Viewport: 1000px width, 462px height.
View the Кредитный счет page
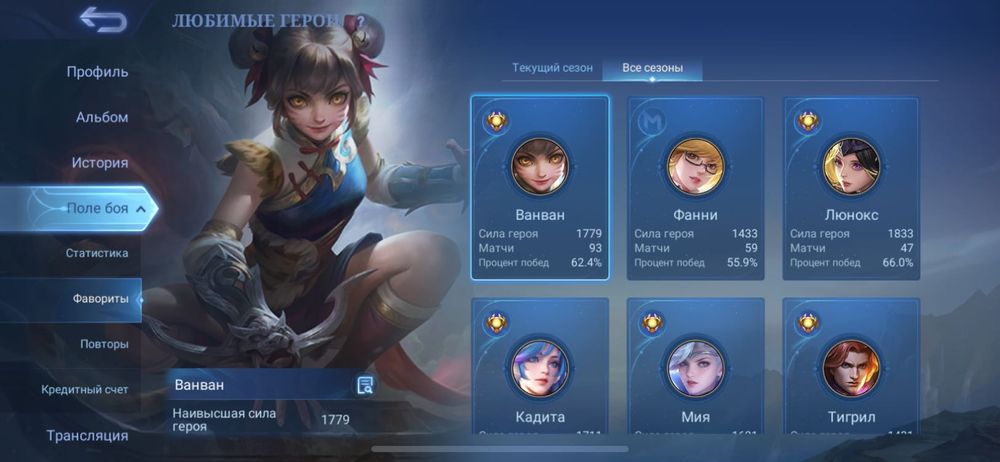(x=85, y=389)
